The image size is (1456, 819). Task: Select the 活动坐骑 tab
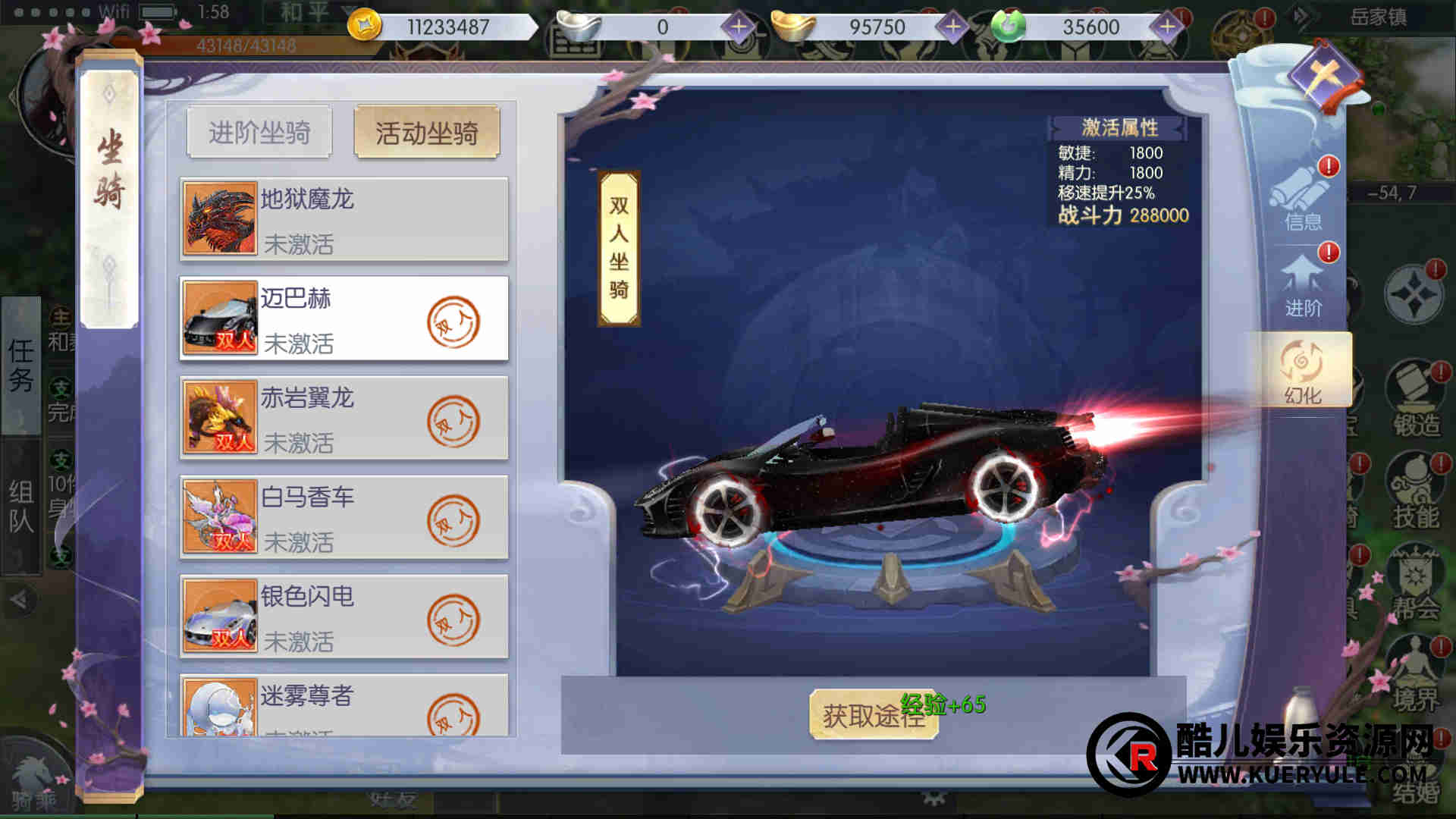[x=426, y=133]
